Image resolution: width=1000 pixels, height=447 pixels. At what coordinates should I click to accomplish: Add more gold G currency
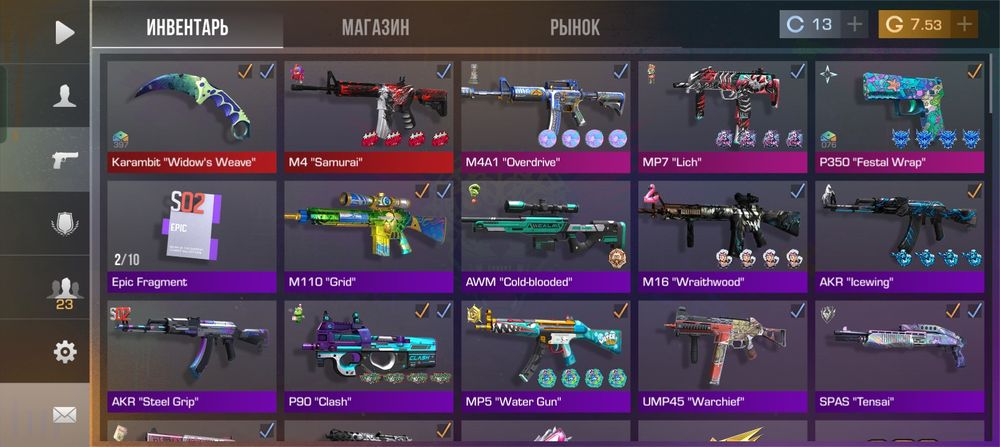click(964, 24)
